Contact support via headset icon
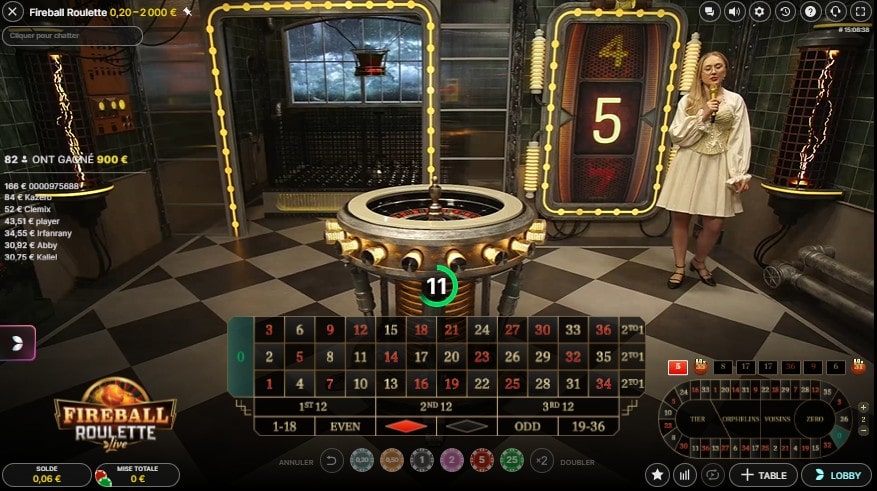Viewport: 877px width, 491px height. click(x=835, y=12)
